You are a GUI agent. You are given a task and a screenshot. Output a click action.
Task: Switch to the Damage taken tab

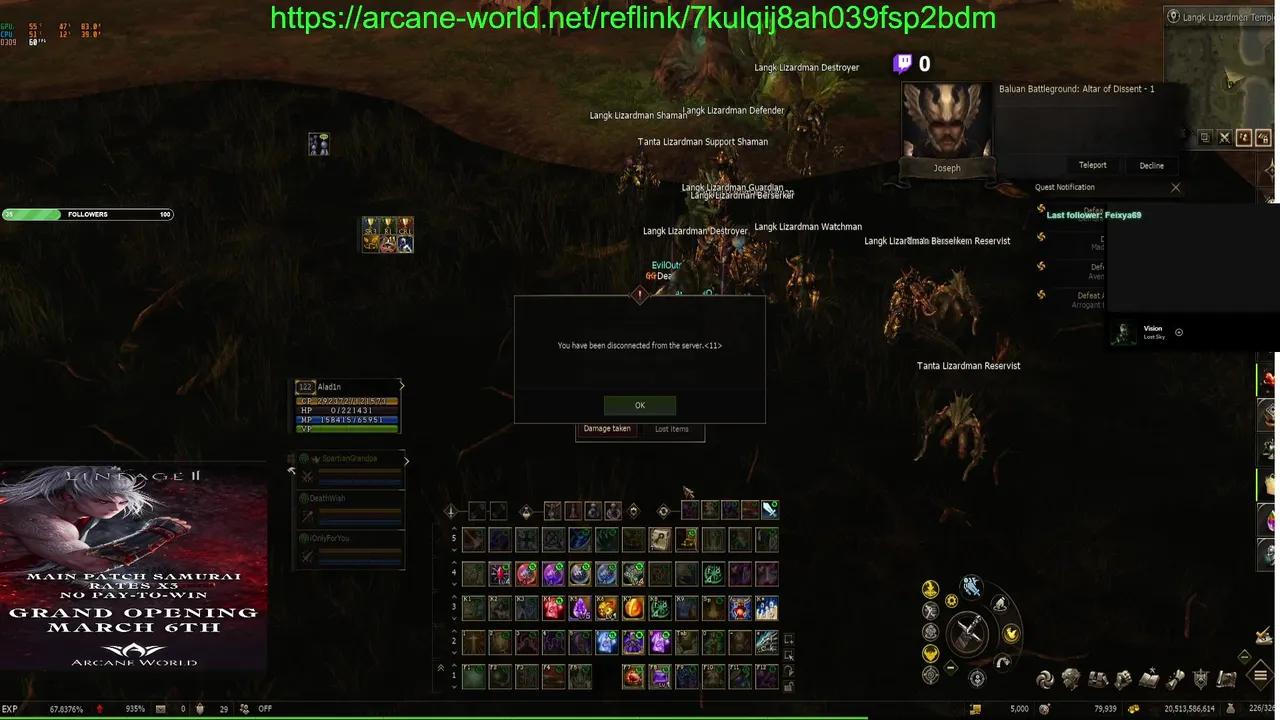[607, 428]
